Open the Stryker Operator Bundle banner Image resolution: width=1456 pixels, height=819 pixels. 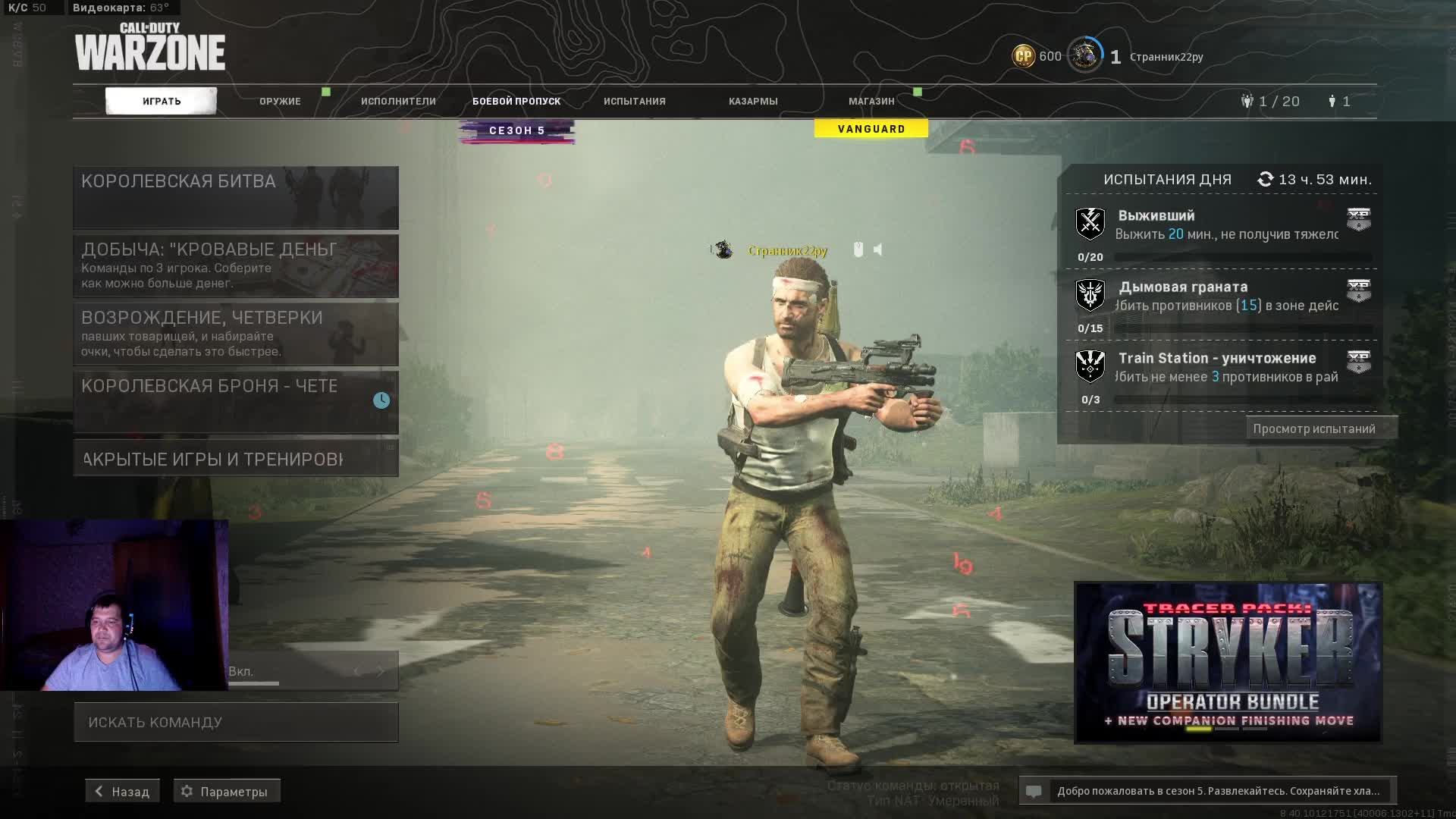click(1228, 663)
